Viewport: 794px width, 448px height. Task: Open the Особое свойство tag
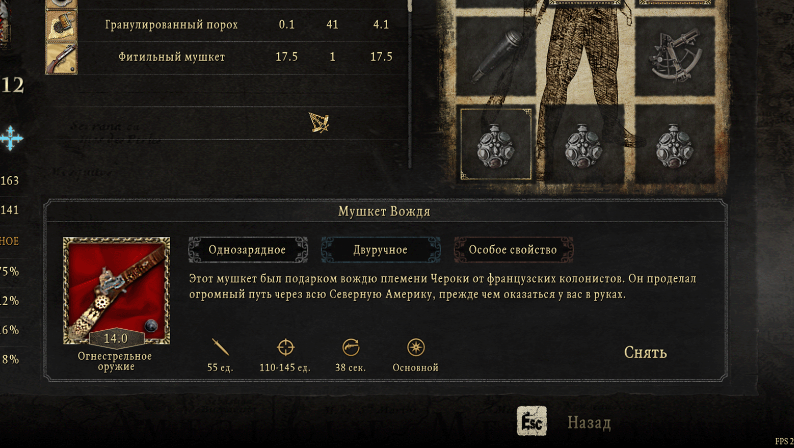coord(513,249)
